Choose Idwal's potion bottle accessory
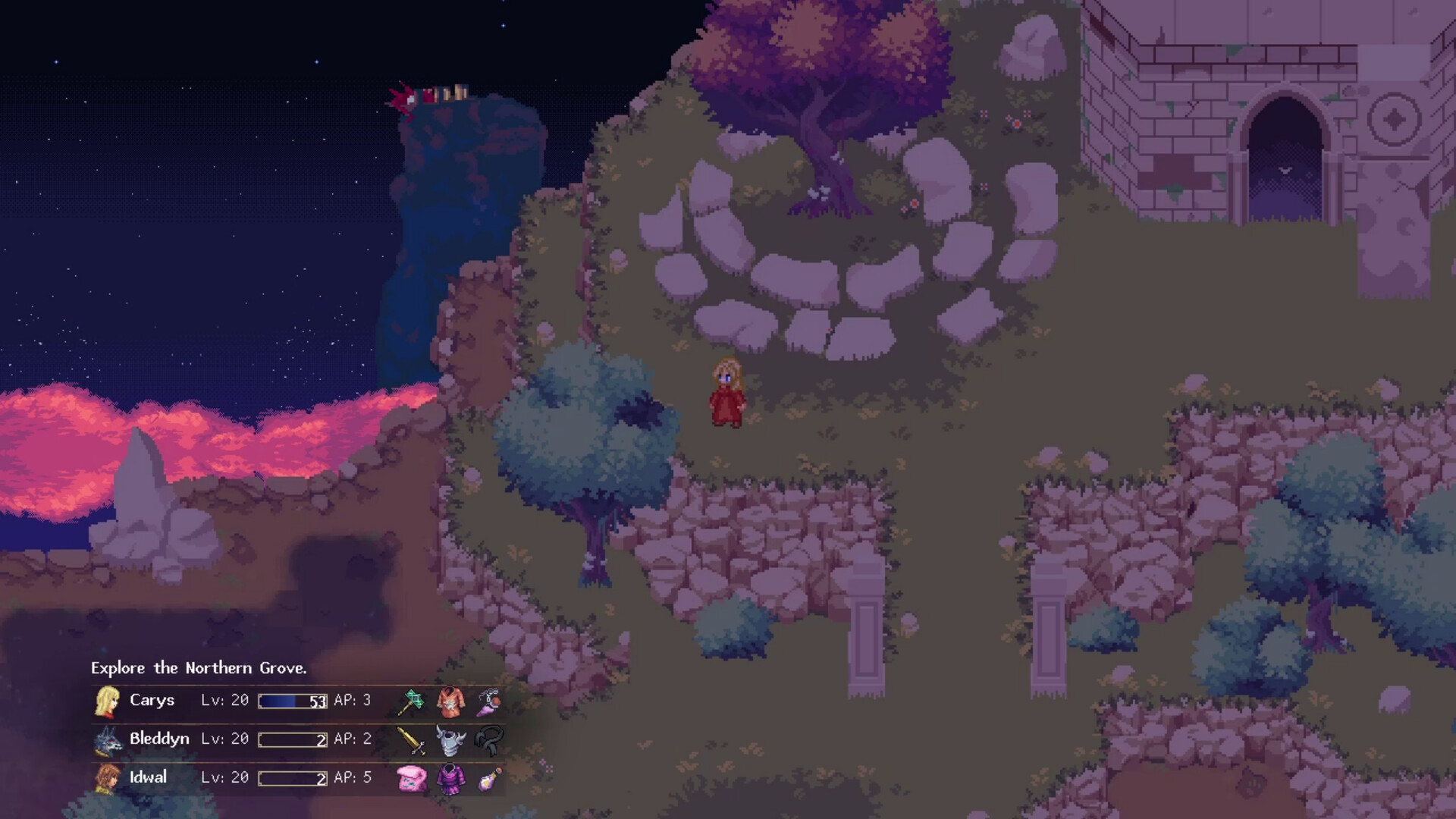Screen dimensions: 1456x819 pos(489,779)
